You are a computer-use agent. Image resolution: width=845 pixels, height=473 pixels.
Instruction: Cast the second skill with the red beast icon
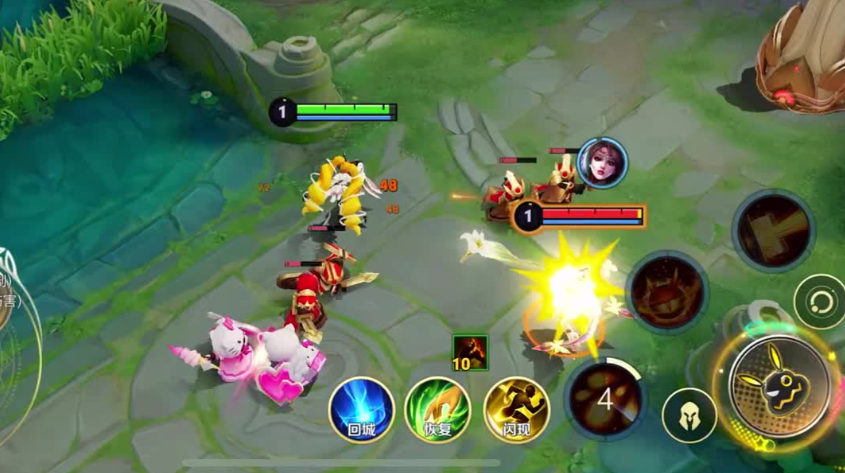point(668,292)
